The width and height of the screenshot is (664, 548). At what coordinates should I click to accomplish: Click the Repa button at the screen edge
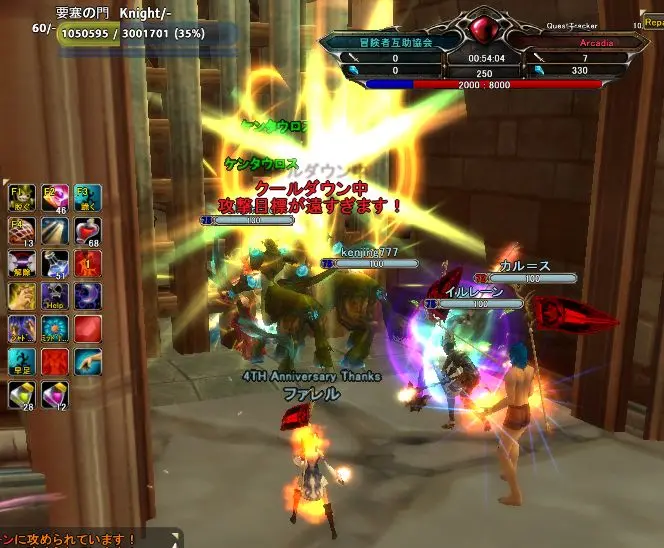tap(651, 22)
